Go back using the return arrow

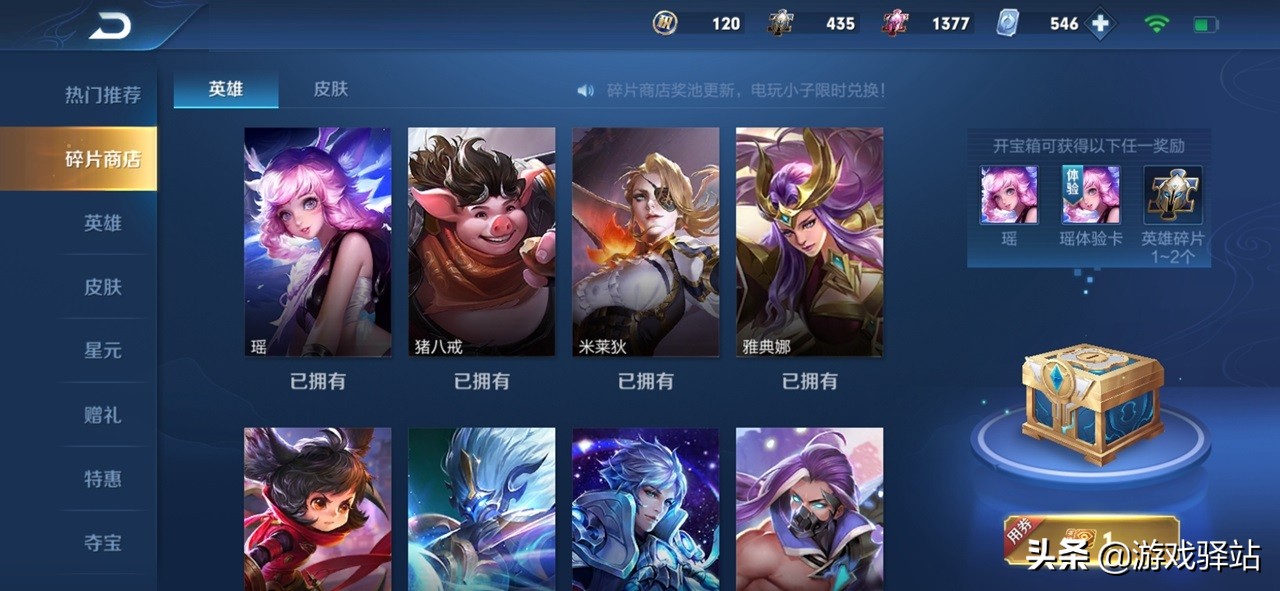click(x=110, y=27)
